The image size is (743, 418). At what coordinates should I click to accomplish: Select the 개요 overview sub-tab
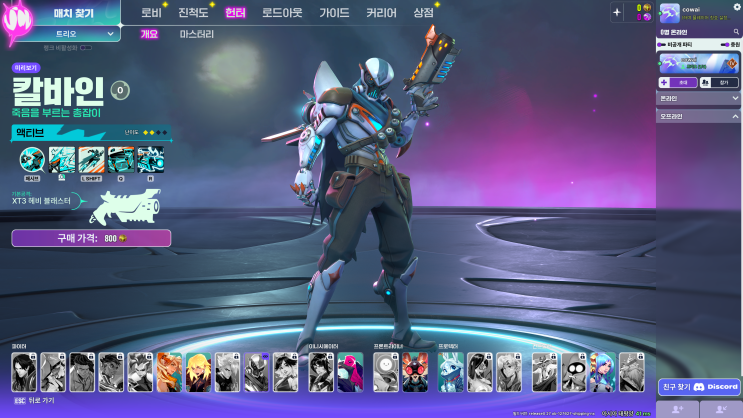click(x=149, y=34)
